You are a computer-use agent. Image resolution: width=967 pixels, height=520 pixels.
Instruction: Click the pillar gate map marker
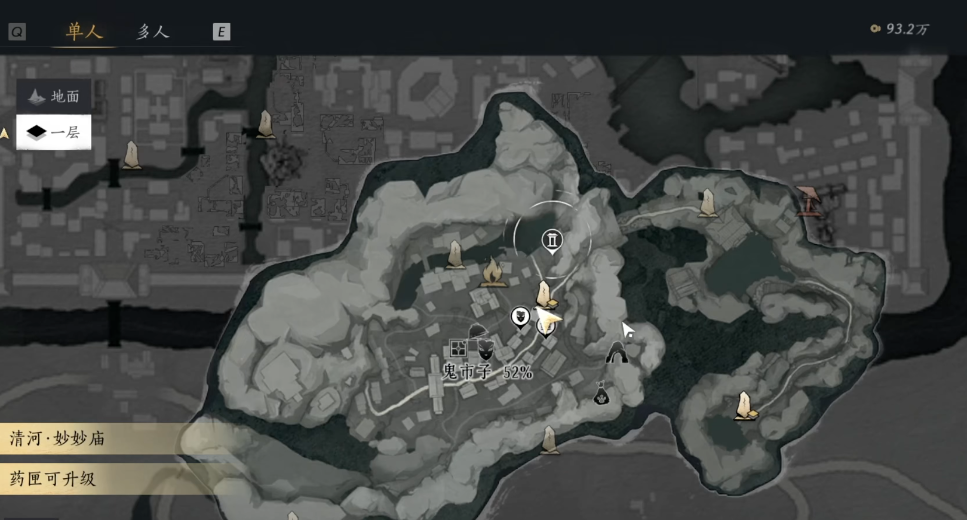(552, 239)
